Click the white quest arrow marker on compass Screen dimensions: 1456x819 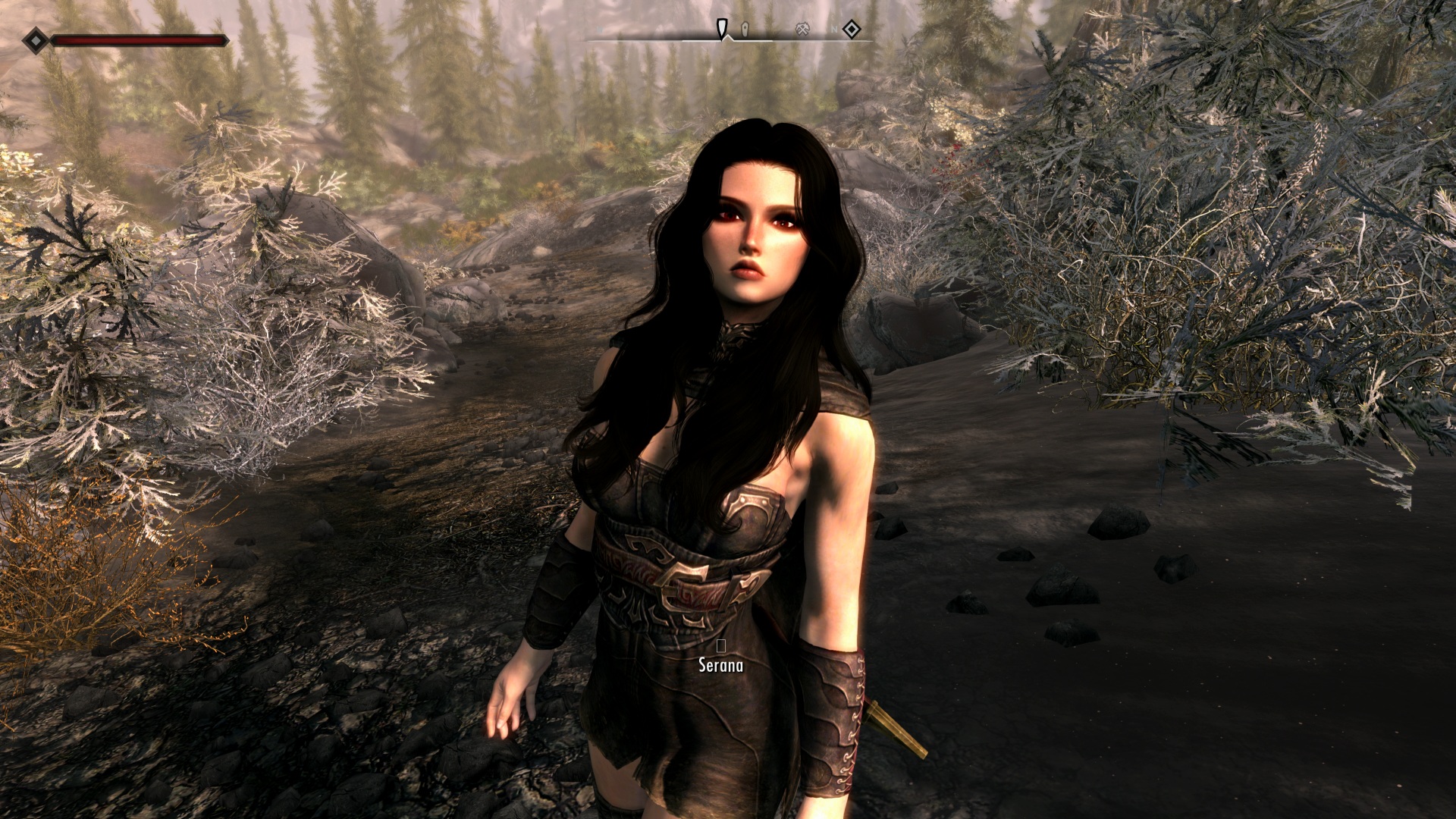point(723,30)
